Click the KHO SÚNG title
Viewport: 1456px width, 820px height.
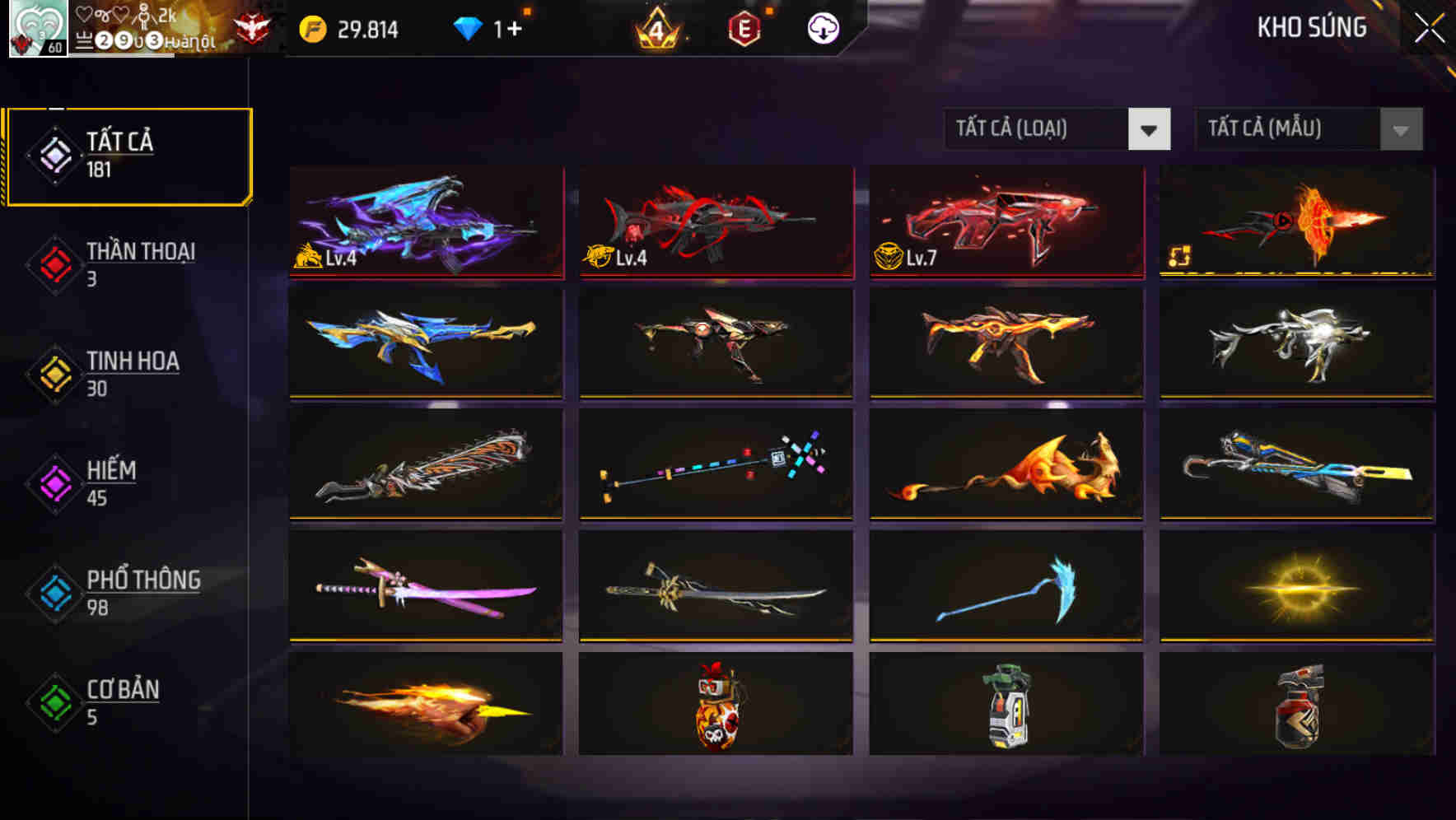[x=1313, y=27]
